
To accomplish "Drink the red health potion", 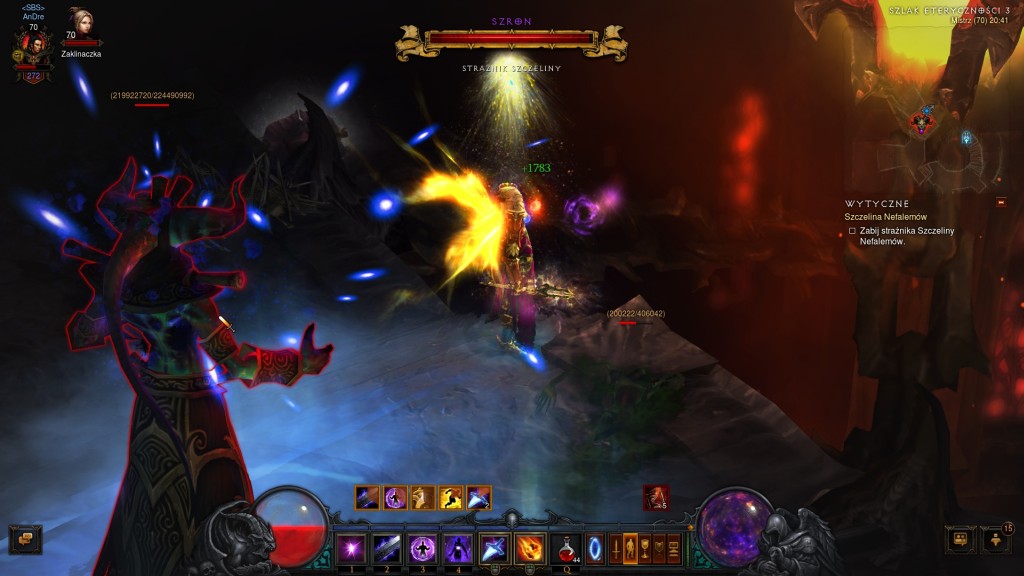I will (565, 548).
